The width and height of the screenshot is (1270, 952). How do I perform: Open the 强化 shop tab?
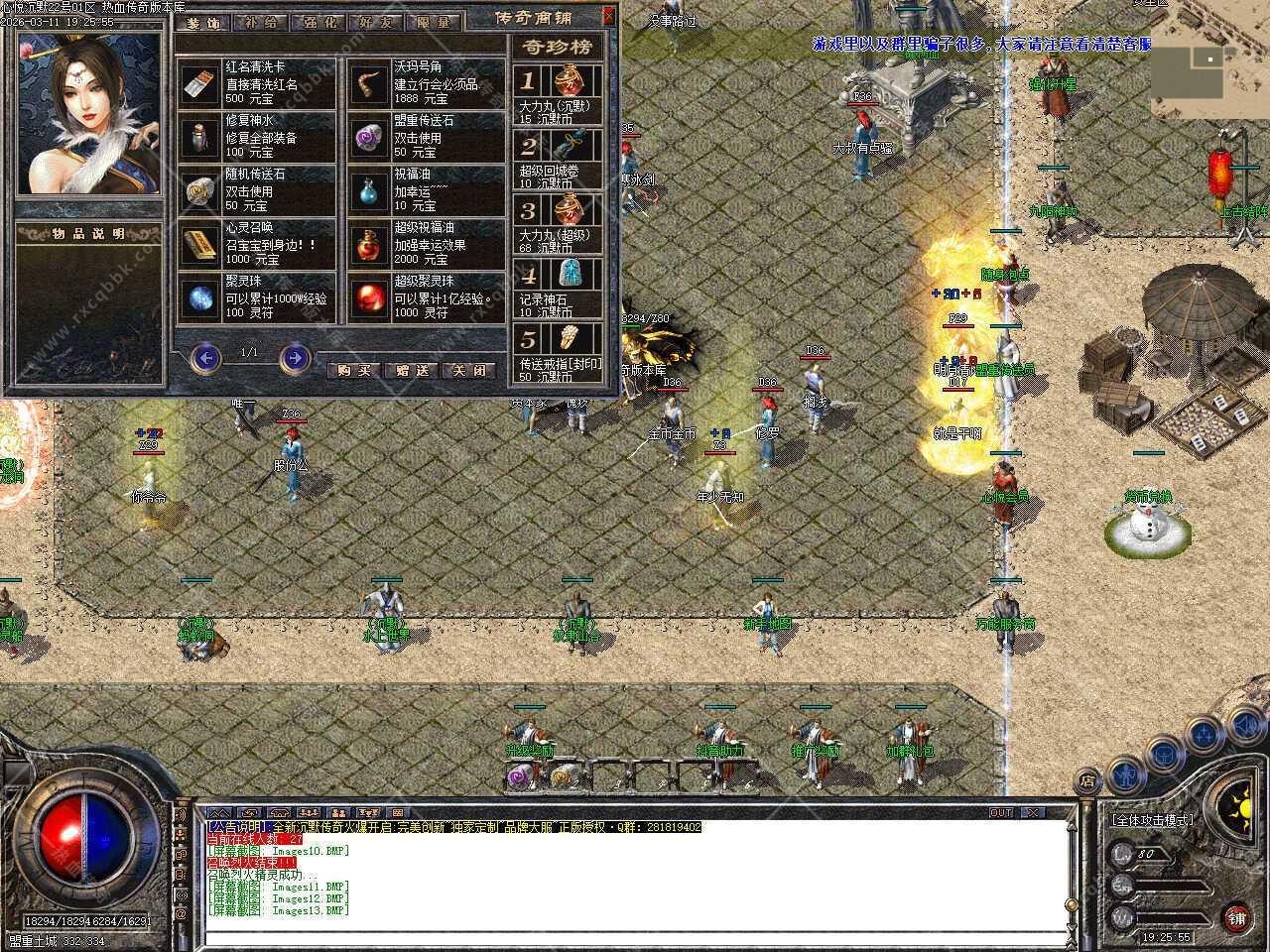318,23
